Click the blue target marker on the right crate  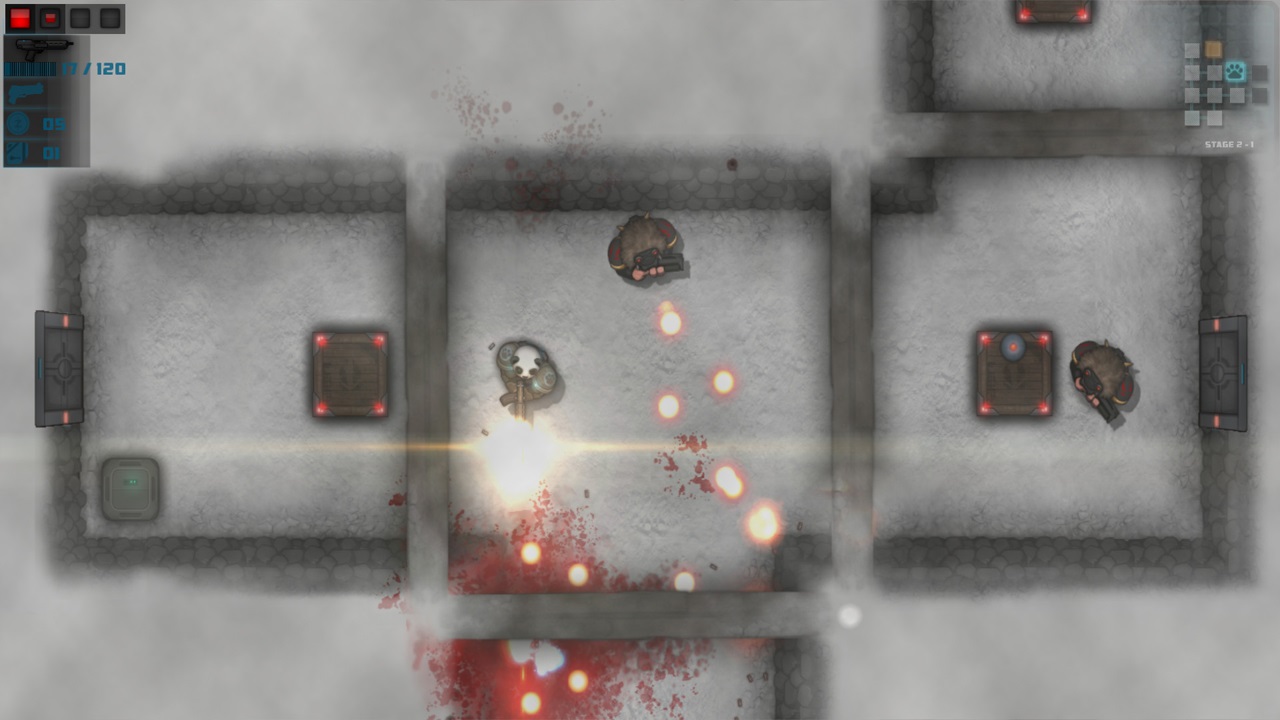(1015, 348)
